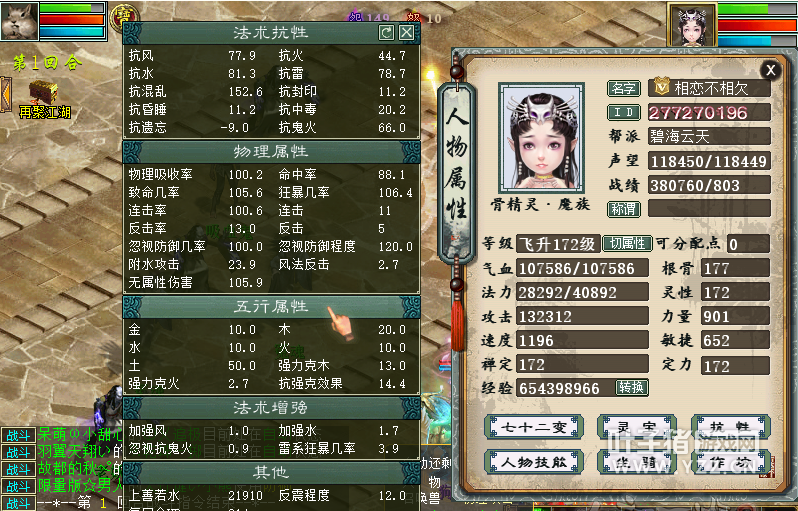Click the 五行属性 section header
Viewport: 798px width, 511px height.
(271, 307)
